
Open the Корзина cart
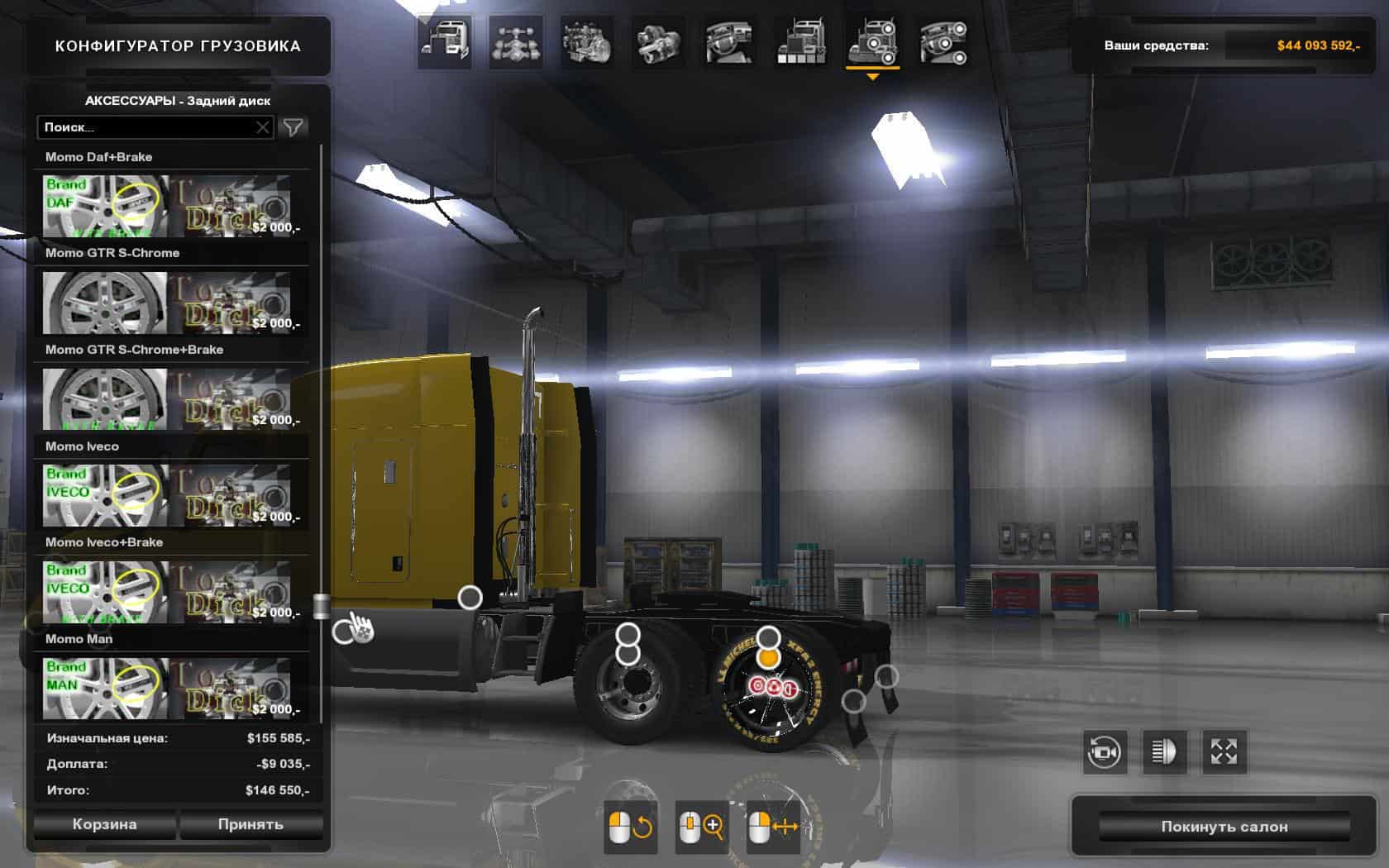point(104,824)
